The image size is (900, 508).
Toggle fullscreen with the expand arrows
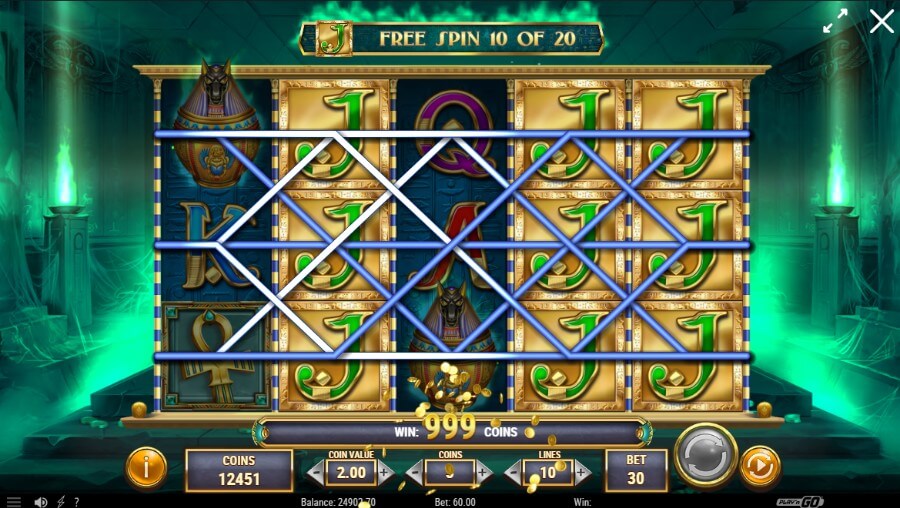pos(835,21)
